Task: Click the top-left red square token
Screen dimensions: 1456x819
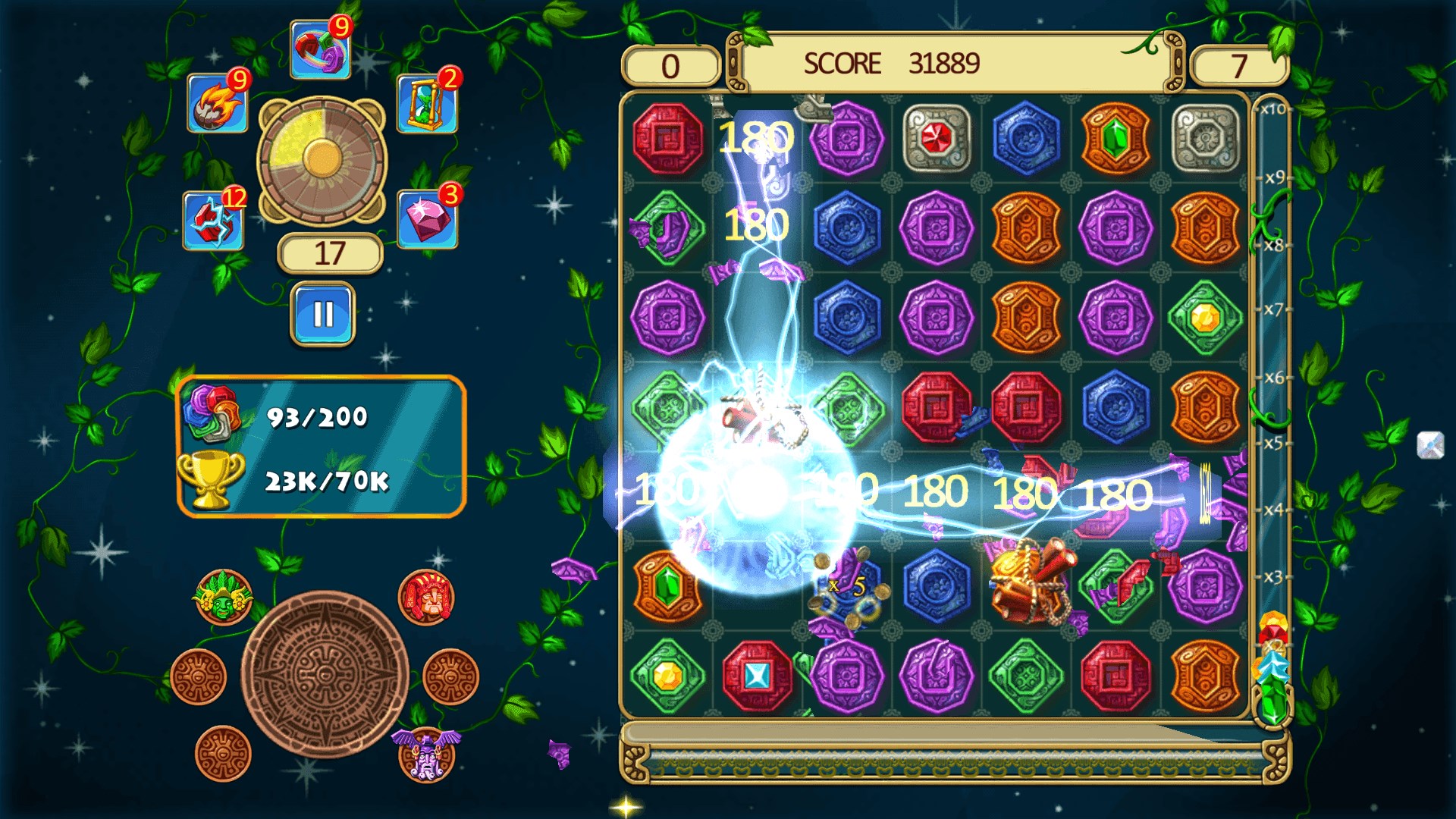Action: pos(667,139)
